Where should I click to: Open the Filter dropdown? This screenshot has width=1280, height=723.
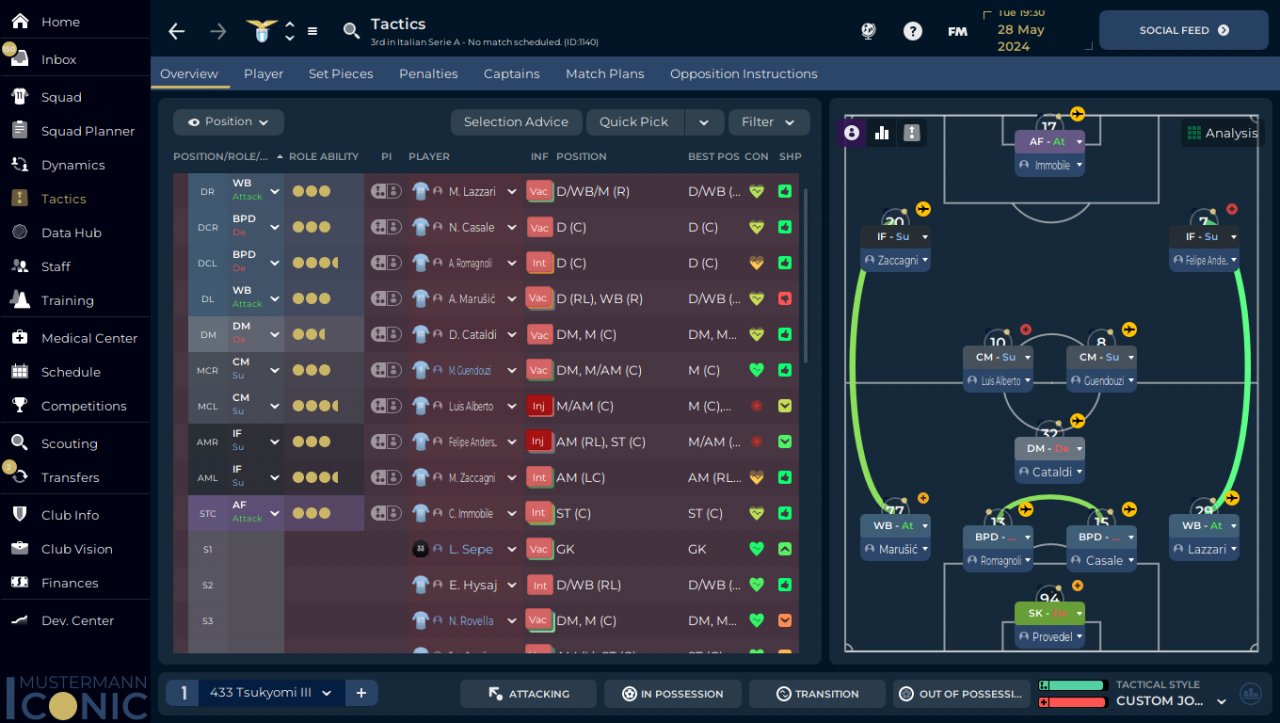click(768, 122)
